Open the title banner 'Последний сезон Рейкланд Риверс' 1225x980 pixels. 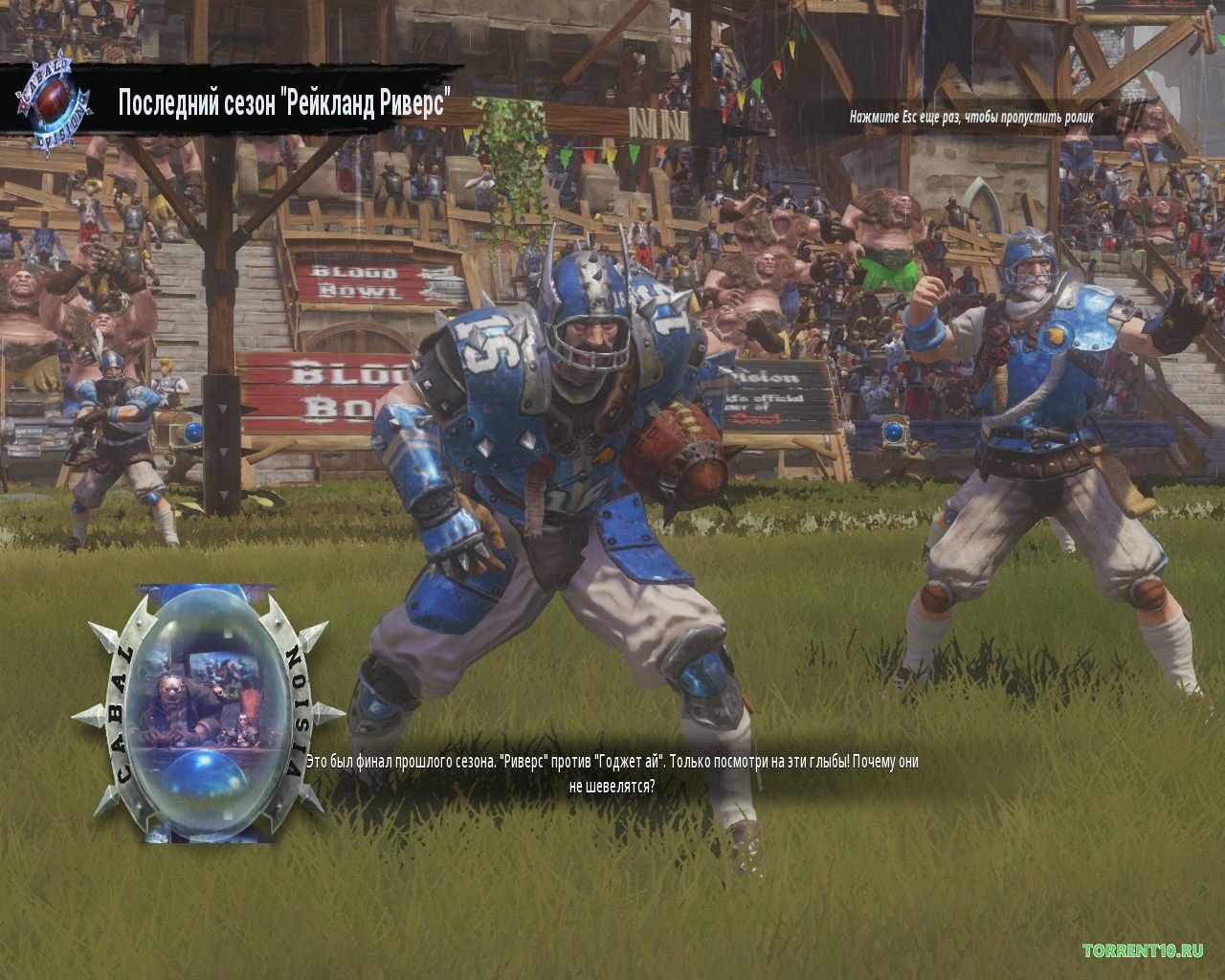(285, 97)
